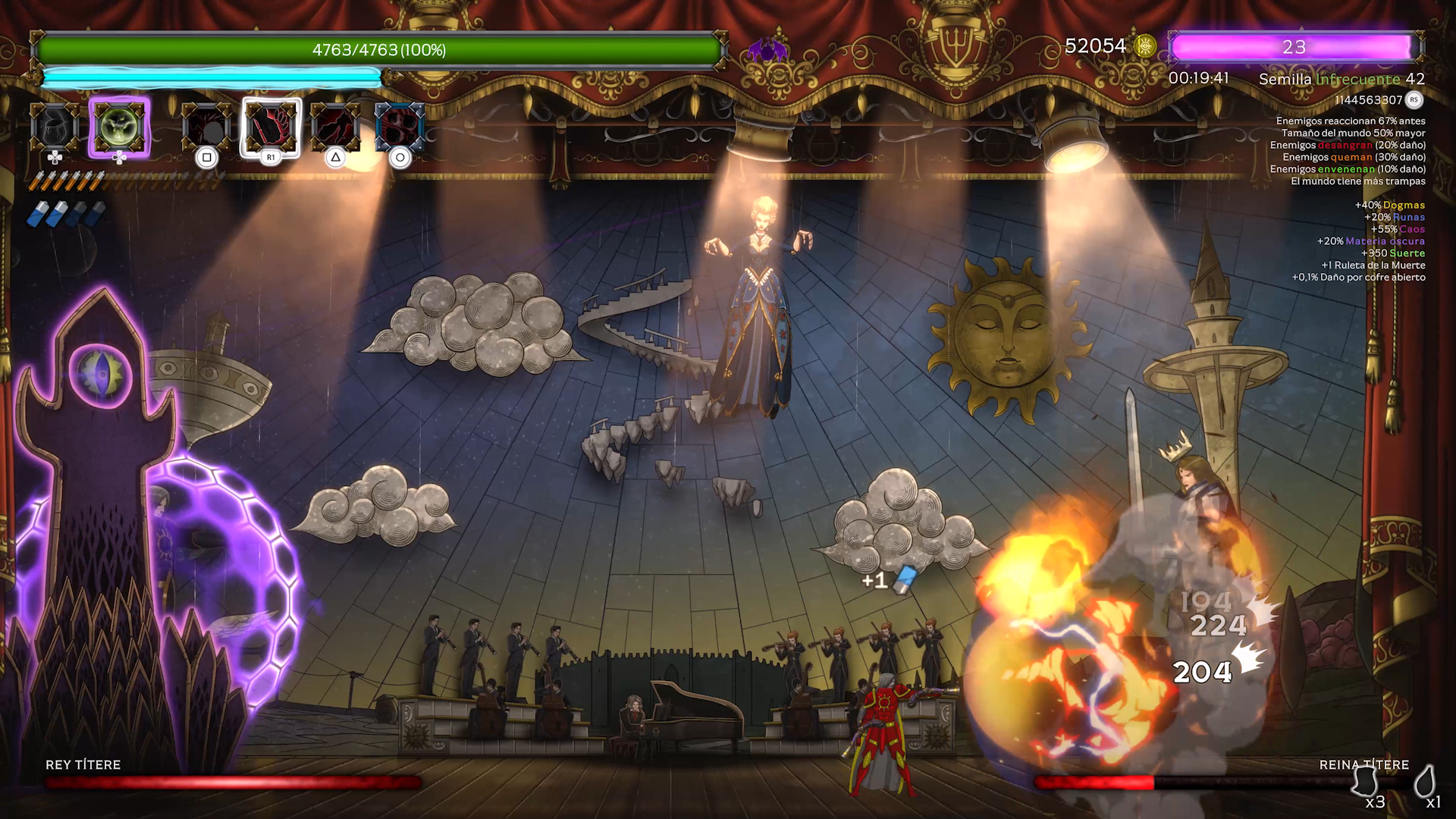Activate the red dashing figure skill
Image resolution: width=1456 pixels, height=819 pixels.
(x=335, y=127)
